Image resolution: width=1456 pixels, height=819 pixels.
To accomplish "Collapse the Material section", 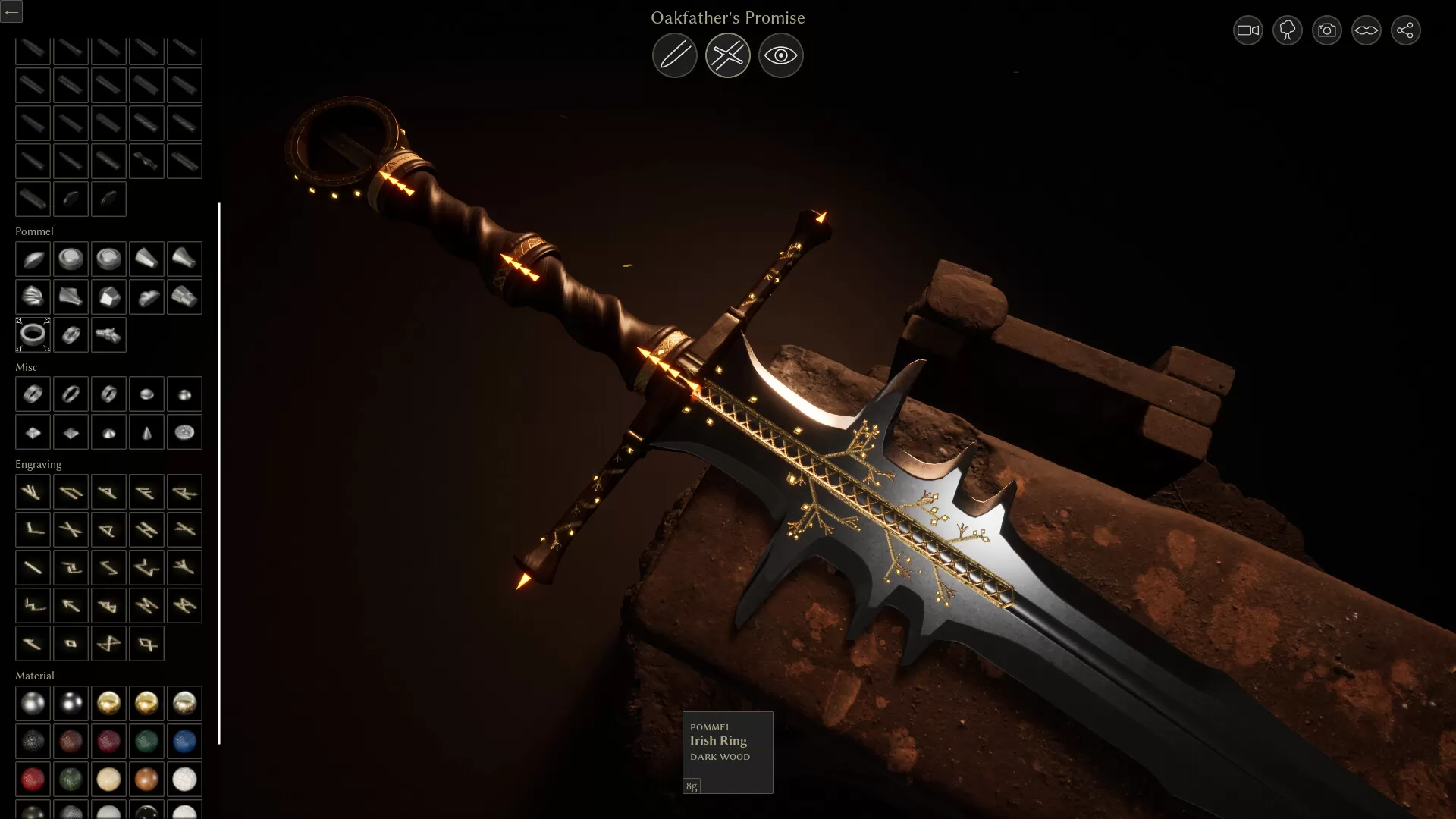I will coord(34,675).
